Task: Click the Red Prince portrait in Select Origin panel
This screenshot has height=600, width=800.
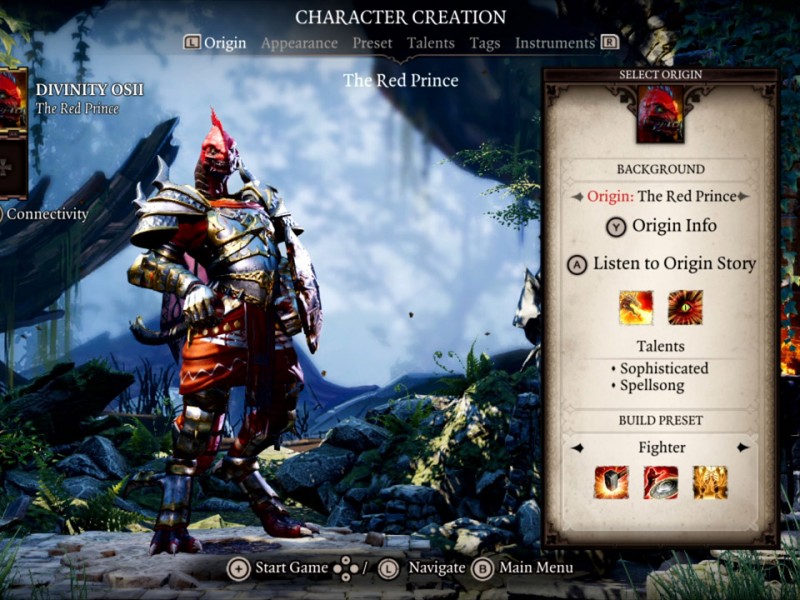Action: 660,113
